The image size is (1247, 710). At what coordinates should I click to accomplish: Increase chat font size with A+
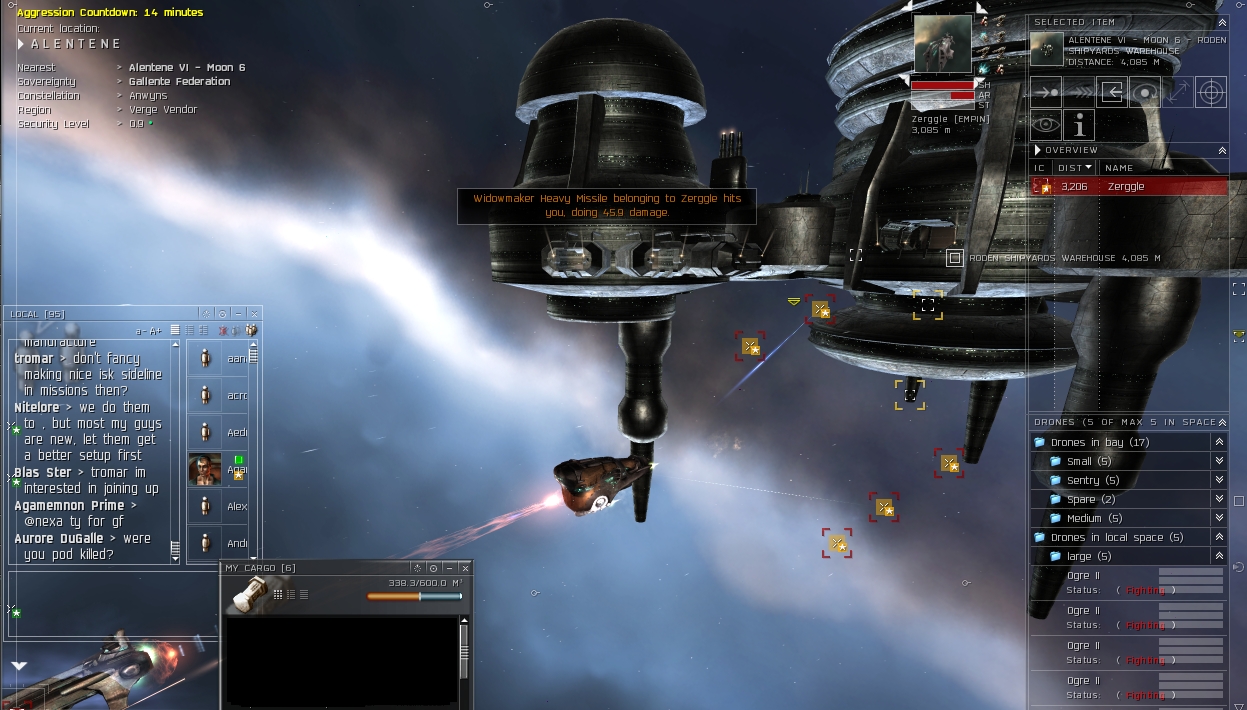(155, 331)
